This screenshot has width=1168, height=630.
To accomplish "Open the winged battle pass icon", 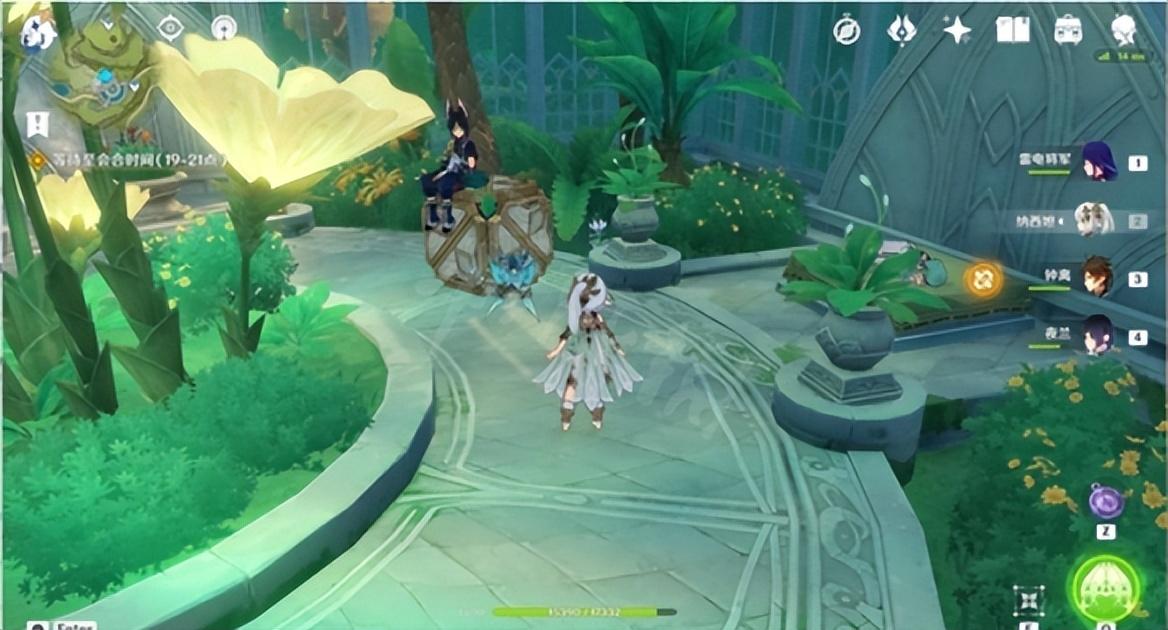I will (x=902, y=31).
